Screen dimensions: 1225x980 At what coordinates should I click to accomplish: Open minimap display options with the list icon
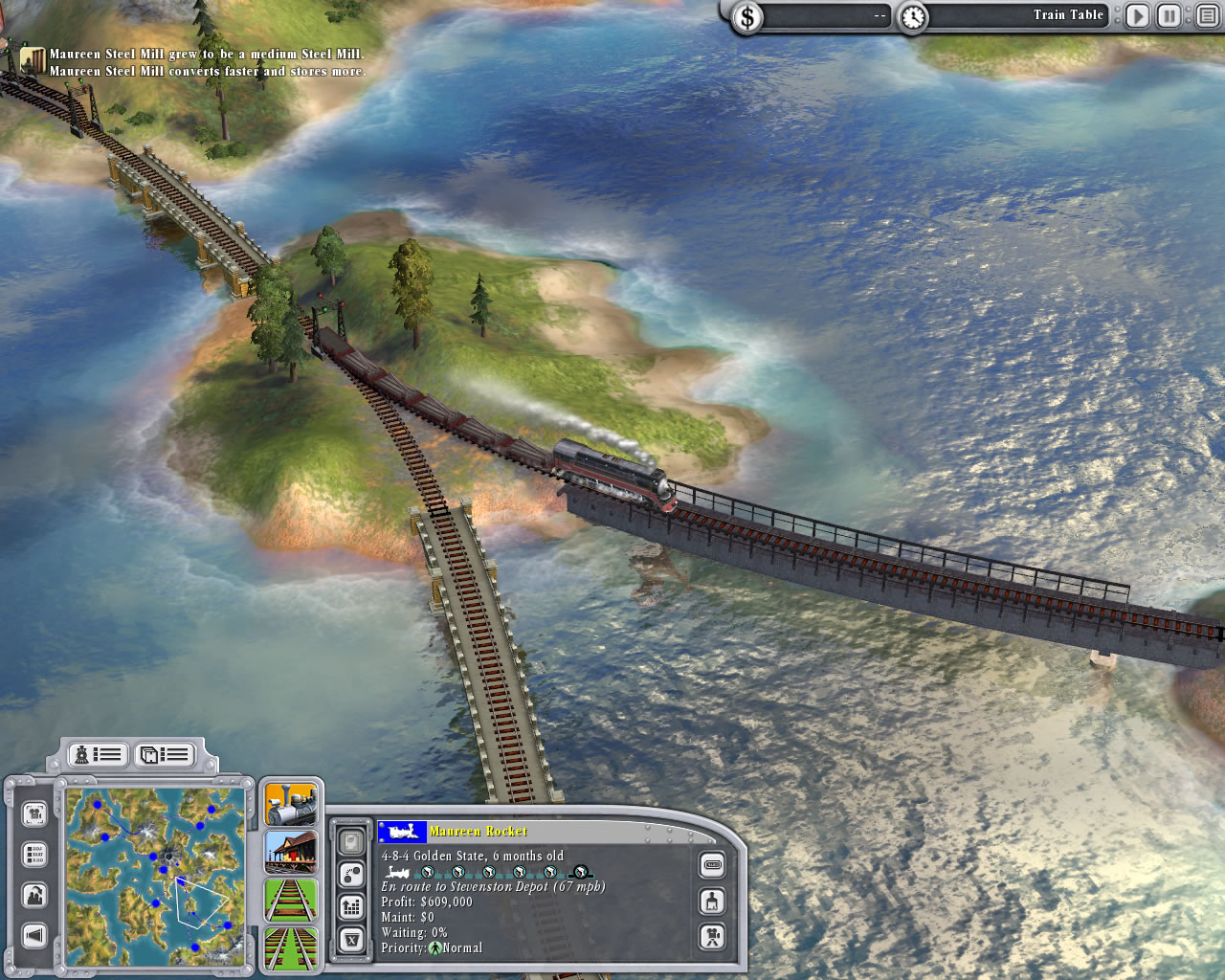tap(34, 853)
